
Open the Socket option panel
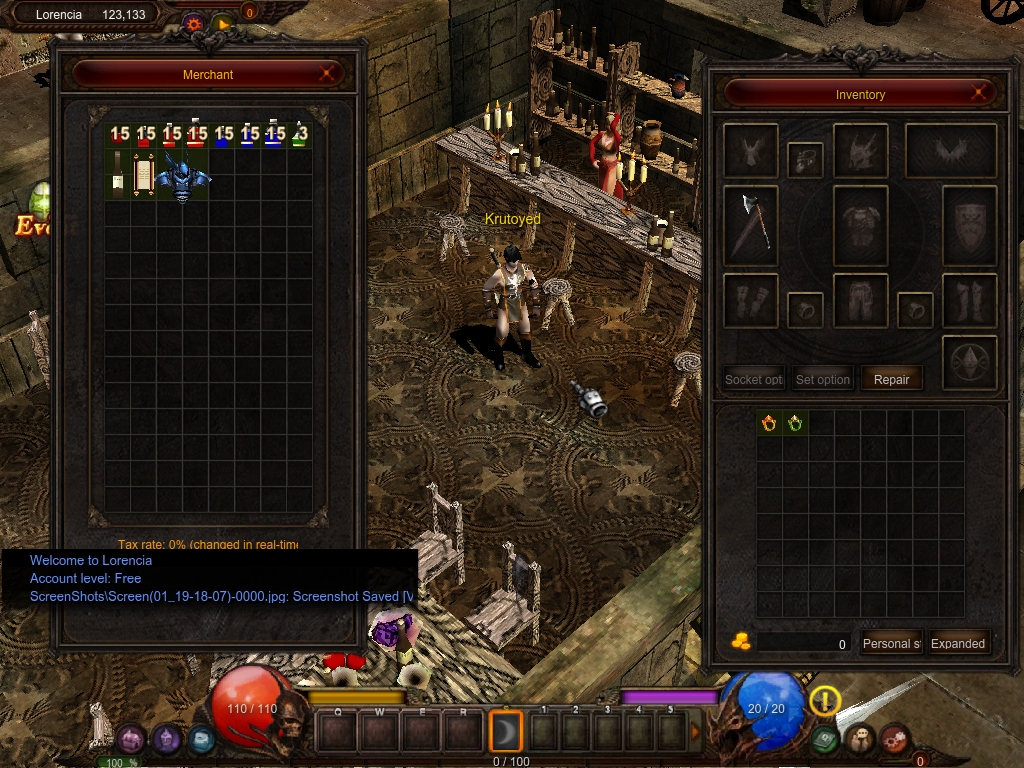click(754, 380)
